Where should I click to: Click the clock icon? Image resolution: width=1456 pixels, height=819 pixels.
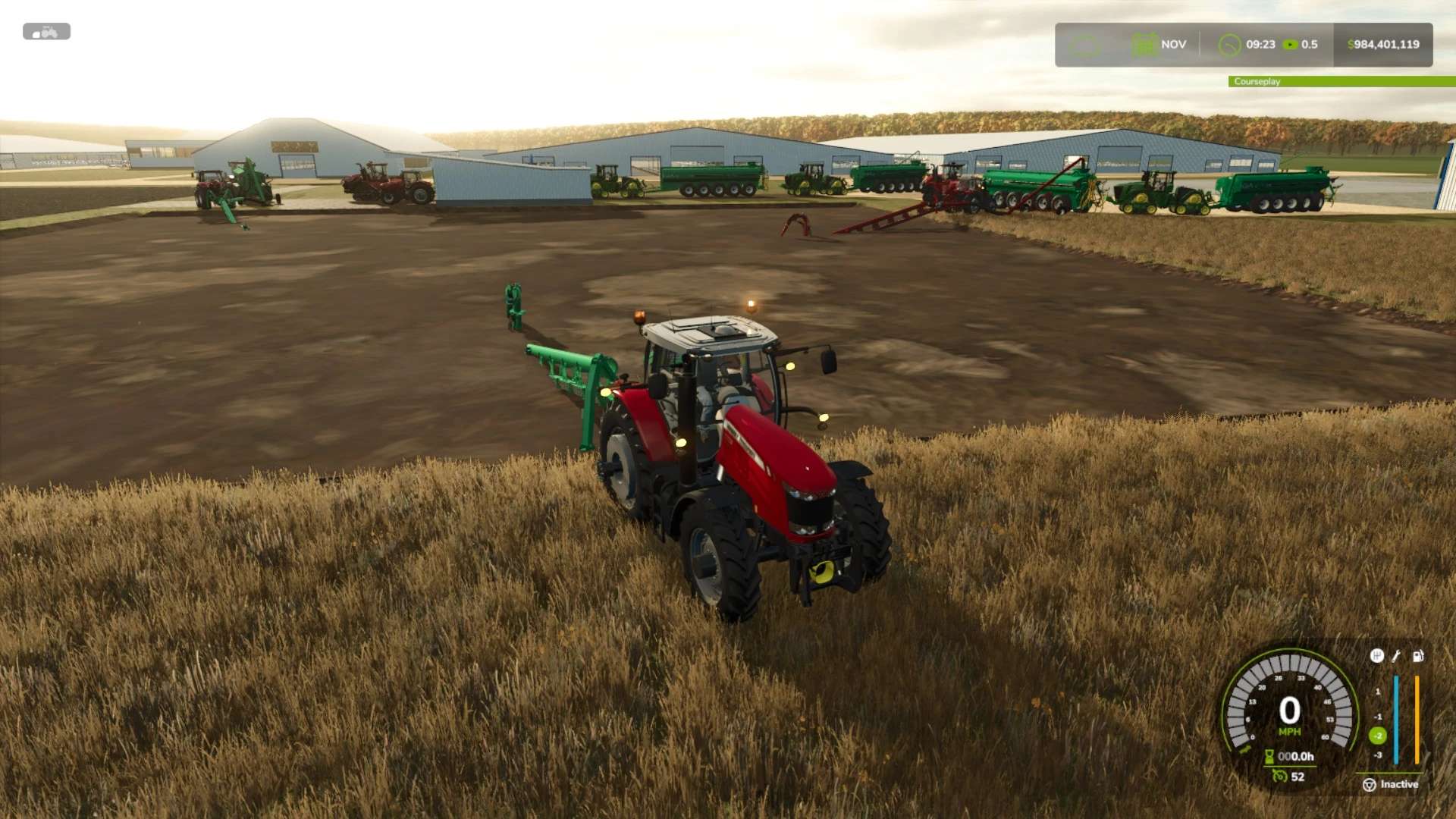(x=1229, y=45)
